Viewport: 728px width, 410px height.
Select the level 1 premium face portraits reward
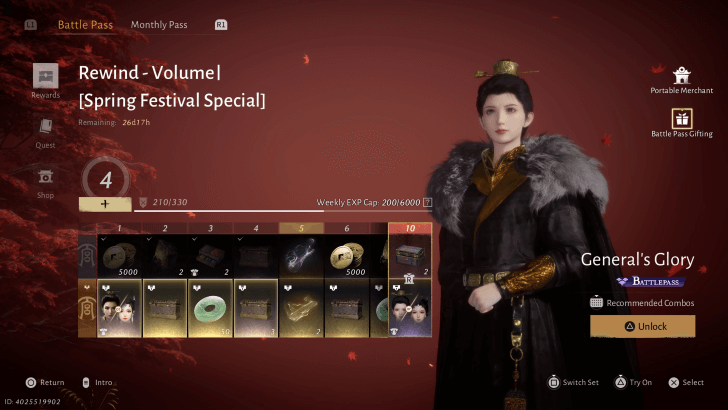pos(121,307)
